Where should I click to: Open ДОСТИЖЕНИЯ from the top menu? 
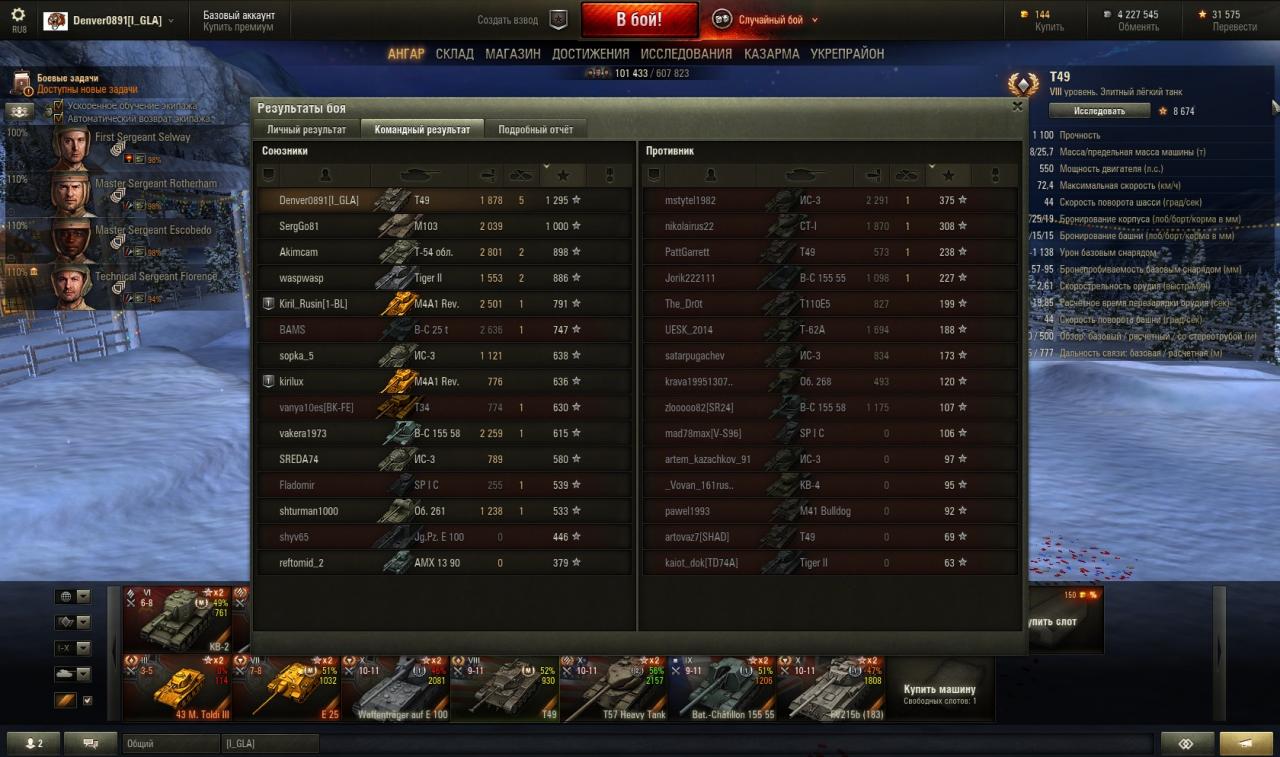[x=590, y=54]
